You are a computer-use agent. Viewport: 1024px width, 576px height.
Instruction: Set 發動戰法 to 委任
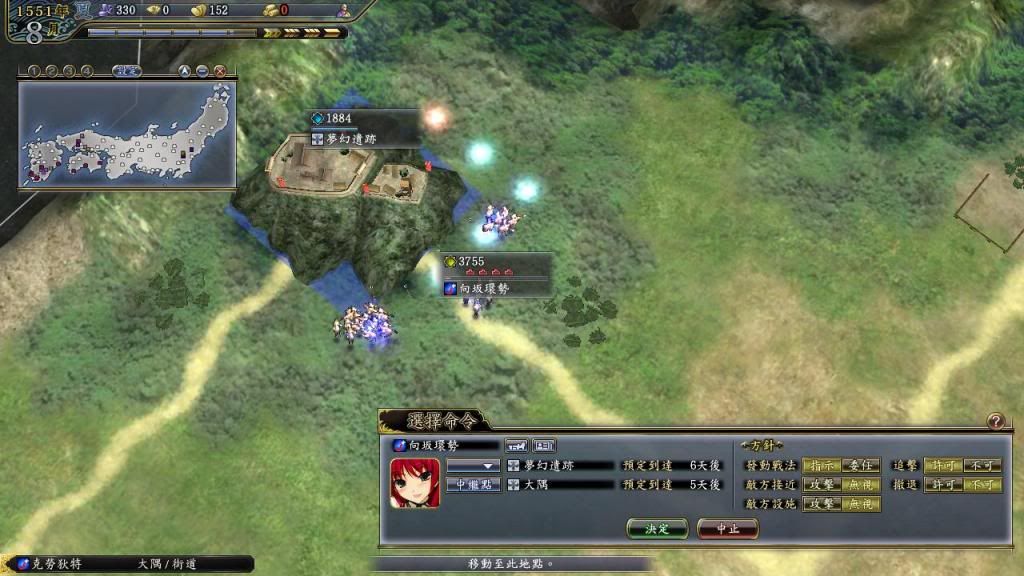(860, 465)
